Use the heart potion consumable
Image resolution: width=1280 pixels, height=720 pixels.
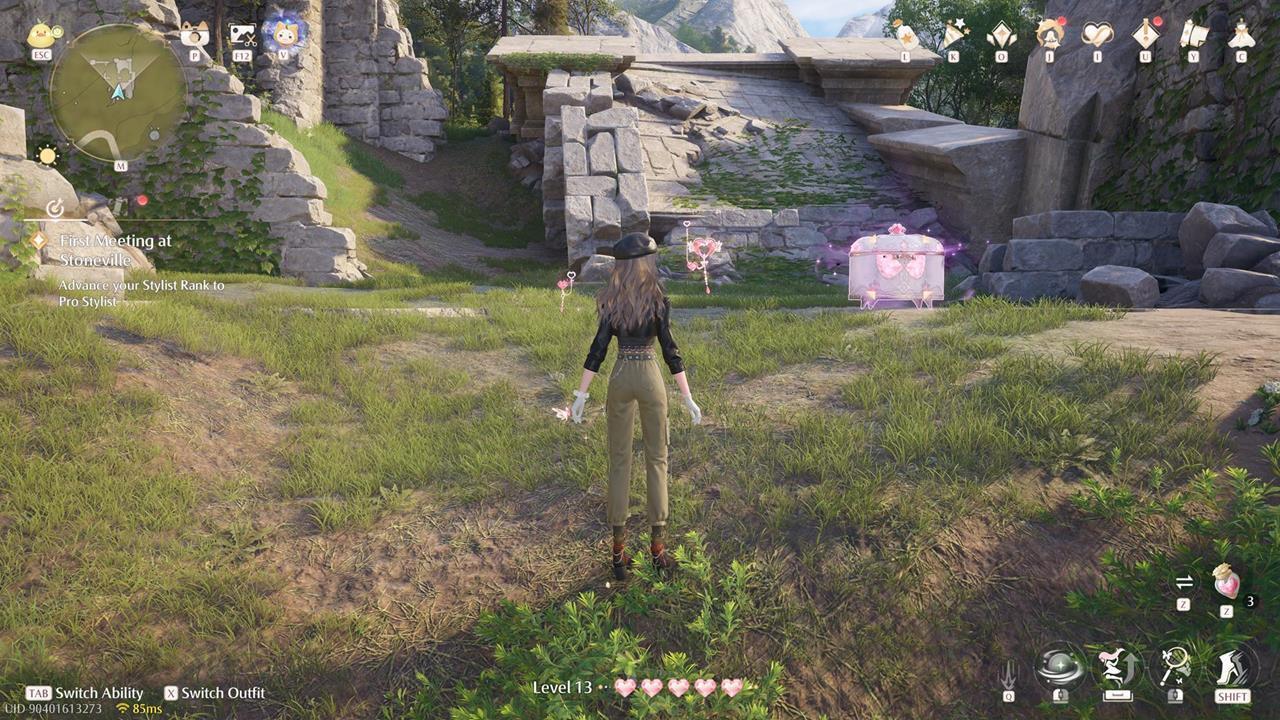(x=1226, y=585)
